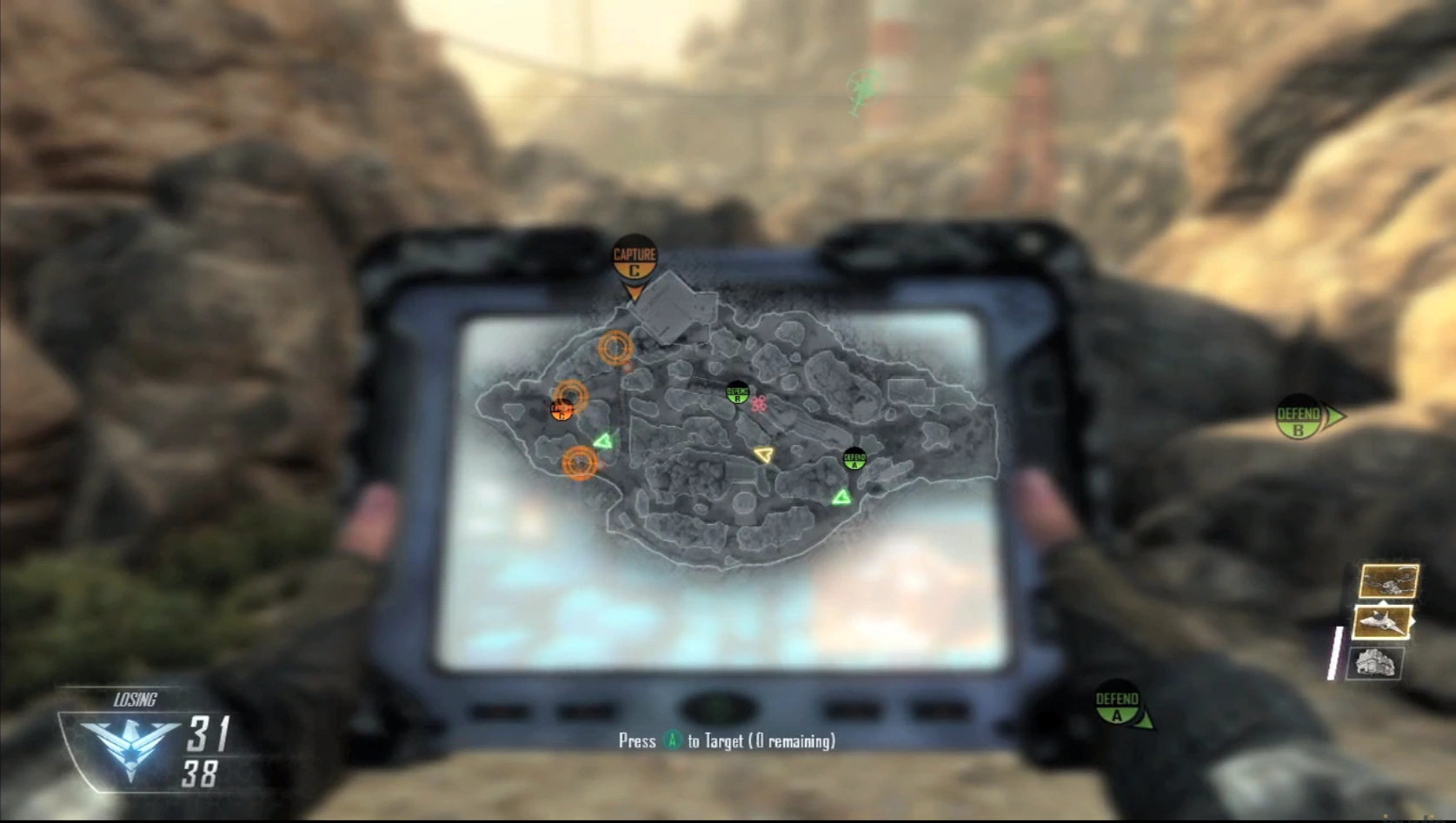The image size is (1456, 823).
Task: Select the pink enemy cluster marker on map
Action: point(759,404)
